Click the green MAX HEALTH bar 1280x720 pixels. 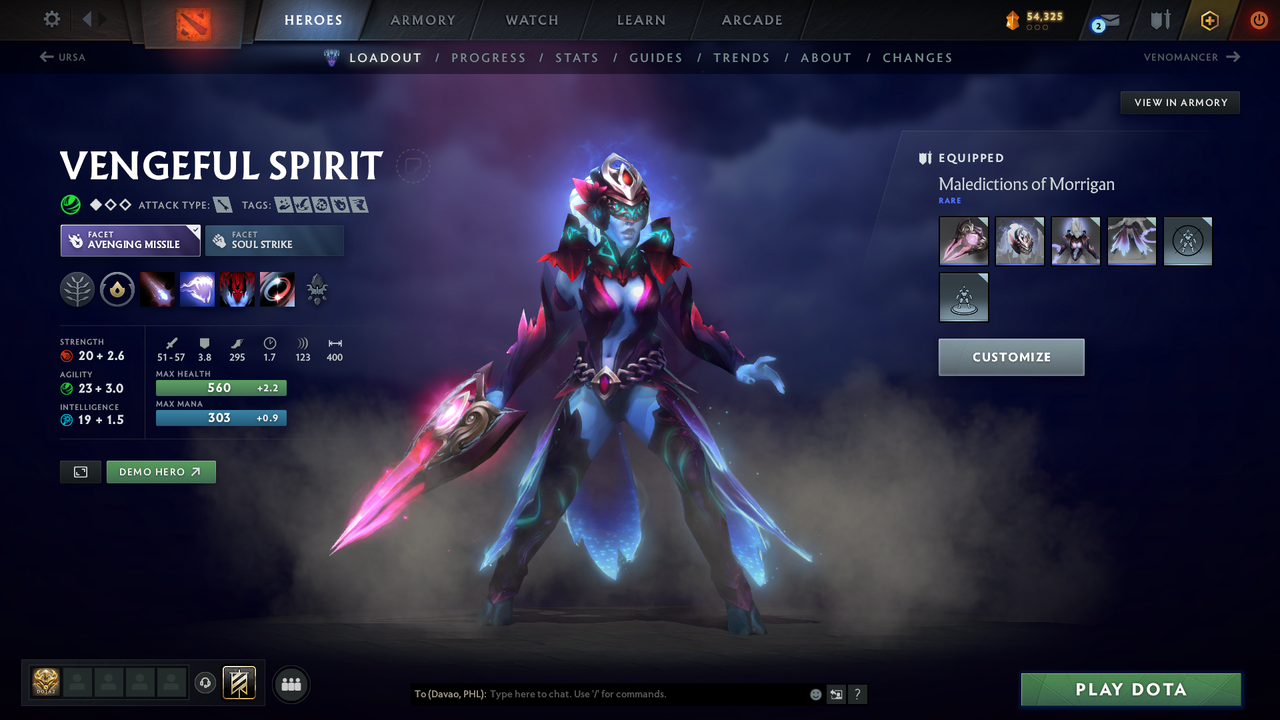[x=220, y=387]
